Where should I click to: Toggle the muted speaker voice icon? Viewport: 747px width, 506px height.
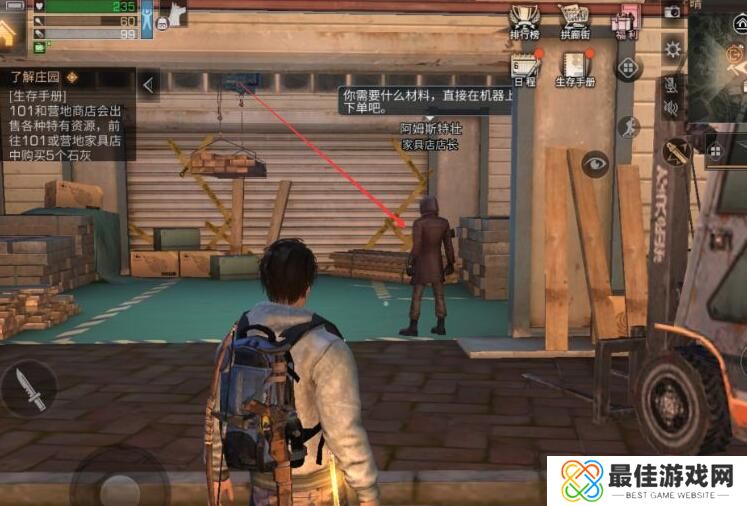(672, 108)
